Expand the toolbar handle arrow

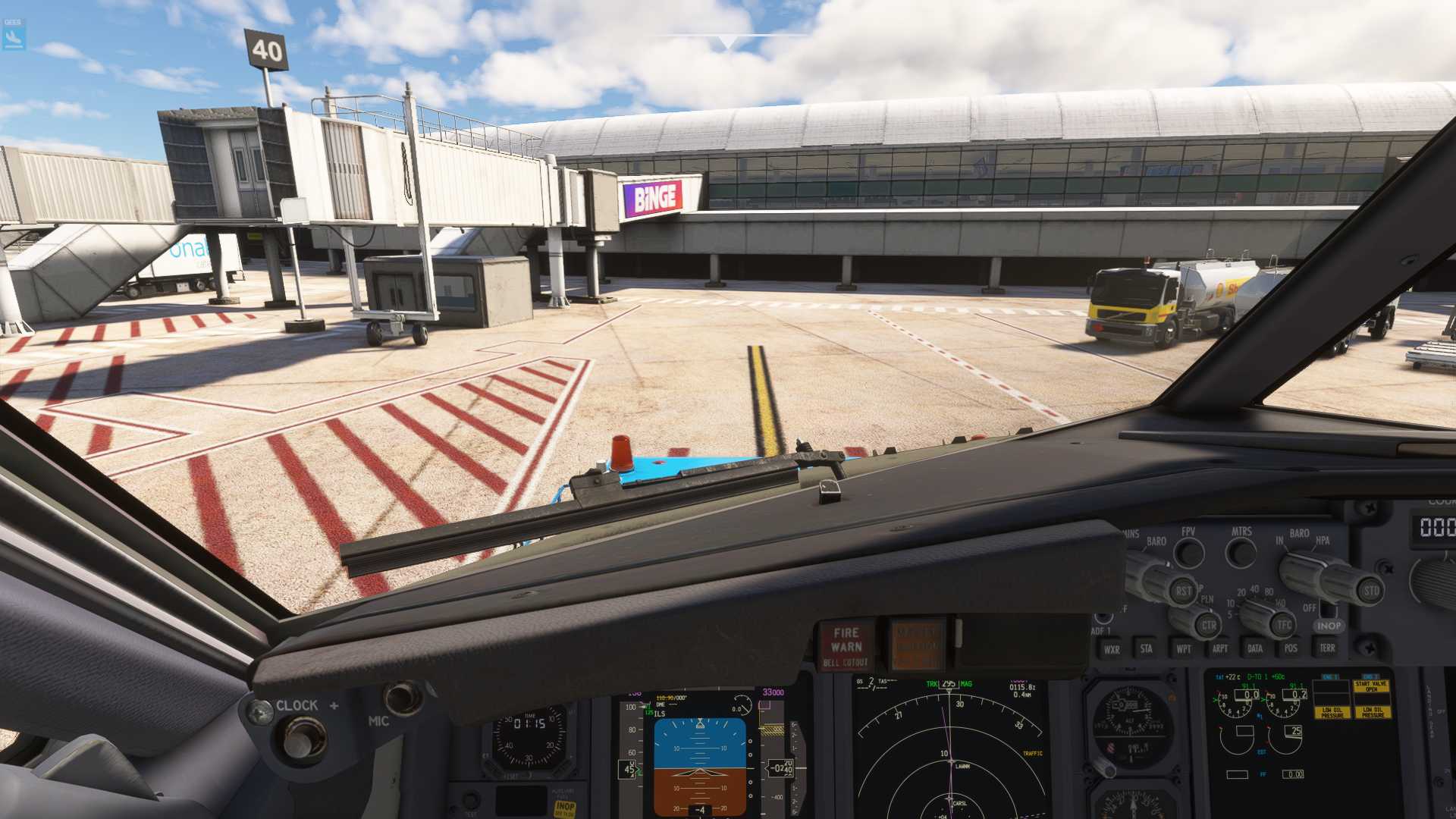click(x=729, y=42)
